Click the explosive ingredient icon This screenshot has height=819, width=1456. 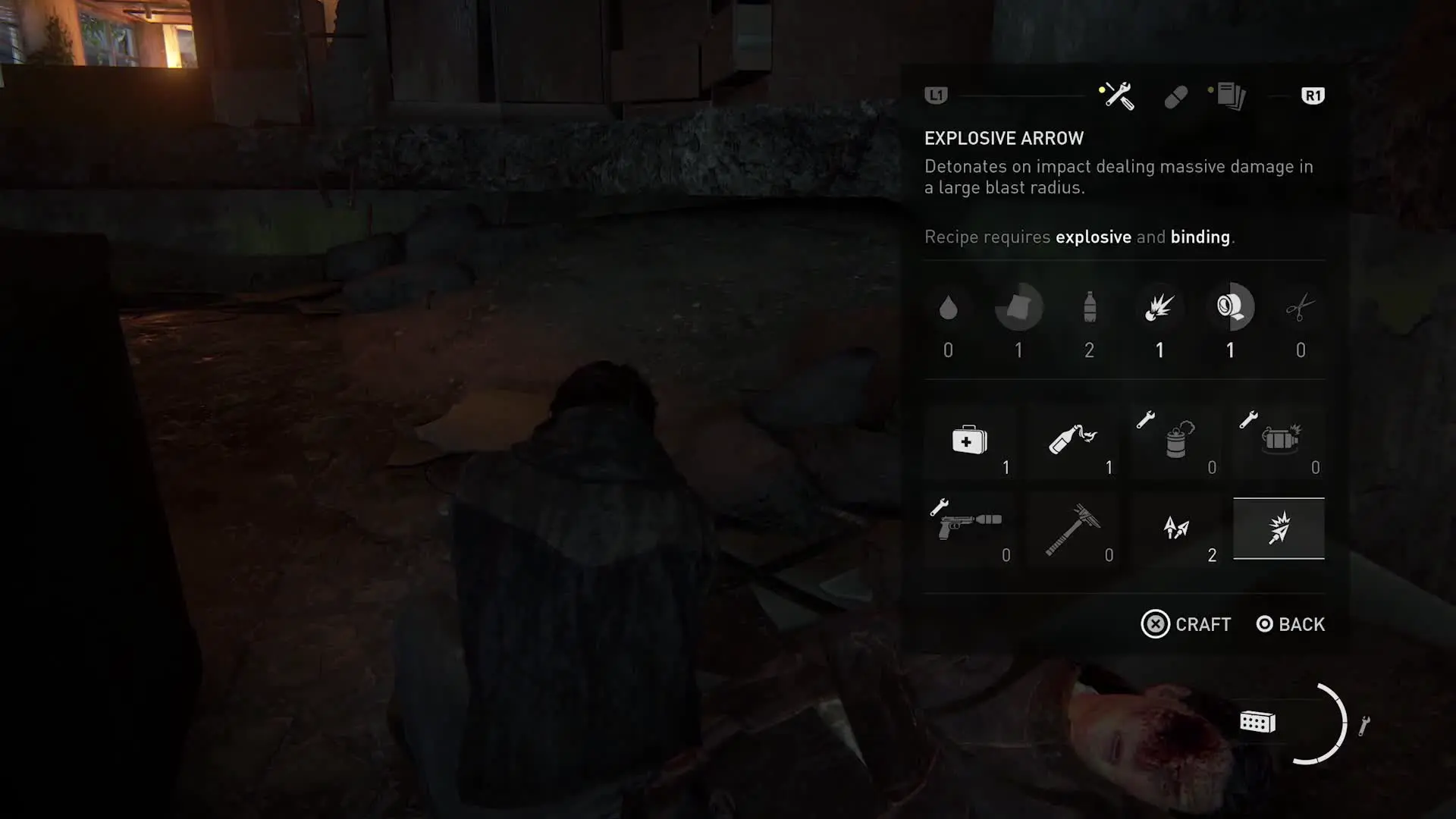click(1159, 308)
